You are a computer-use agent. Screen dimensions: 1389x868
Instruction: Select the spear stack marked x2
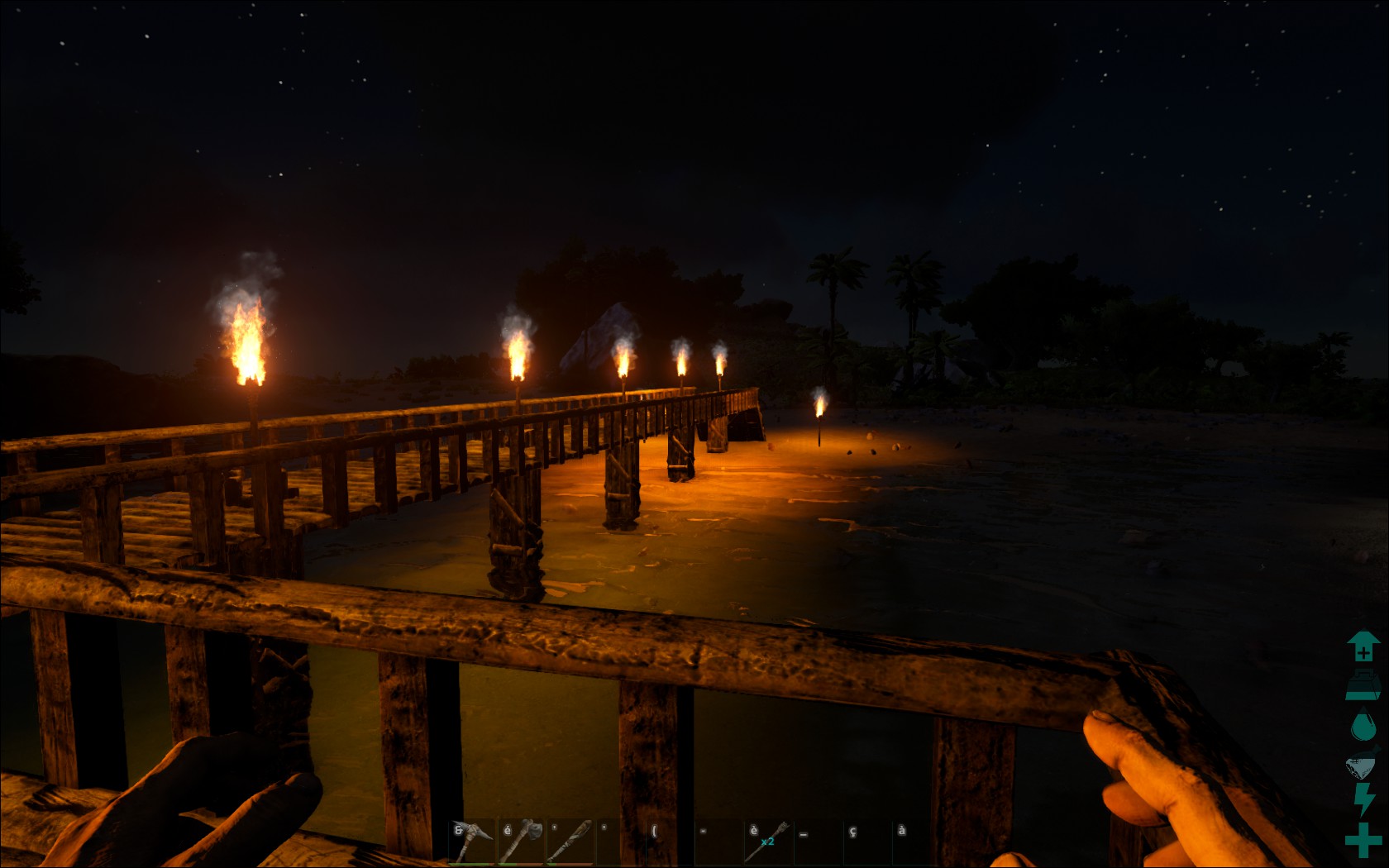pyautogui.click(x=769, y=842)
